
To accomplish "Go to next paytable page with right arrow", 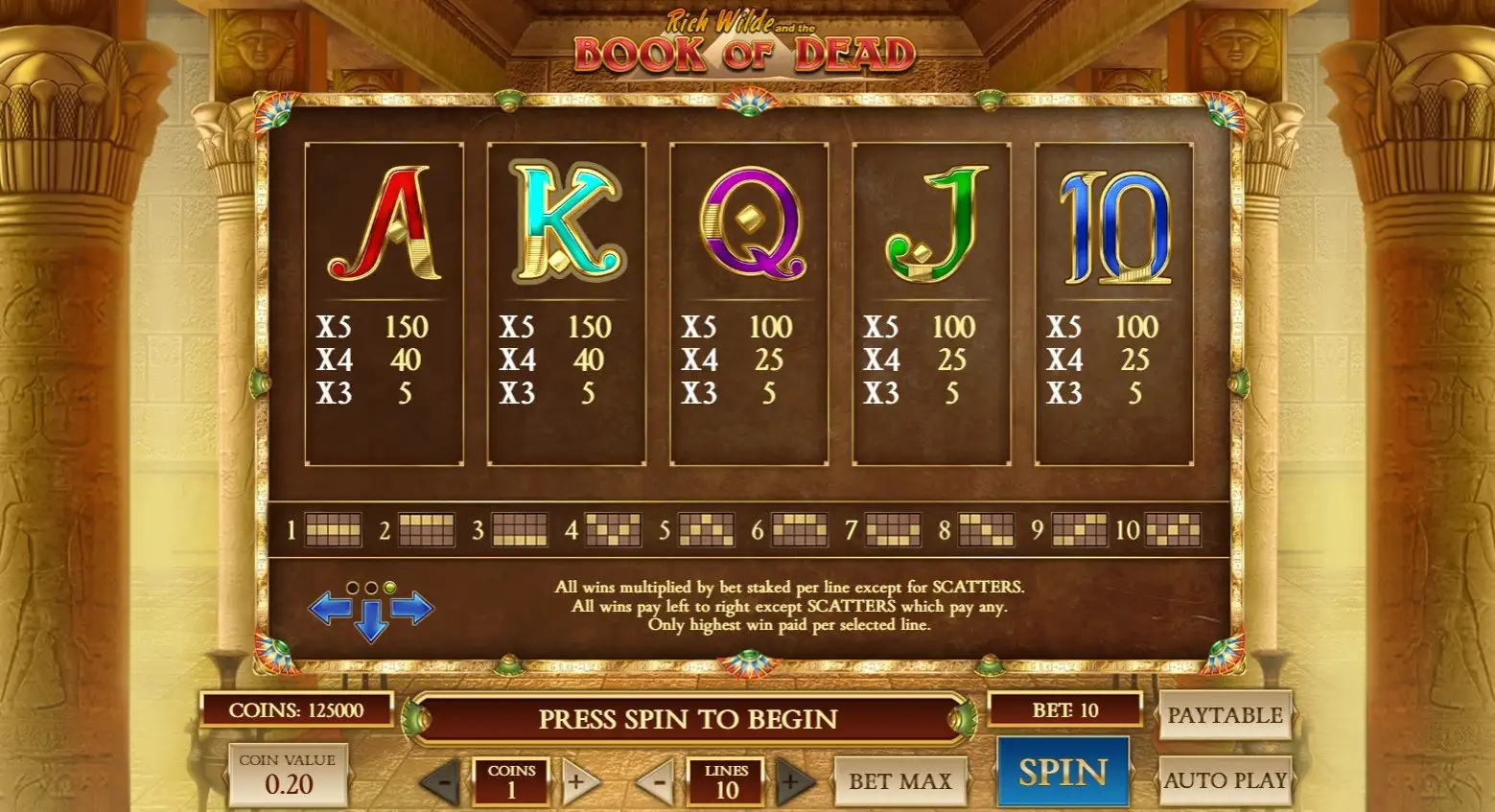I will coord(412,608).
